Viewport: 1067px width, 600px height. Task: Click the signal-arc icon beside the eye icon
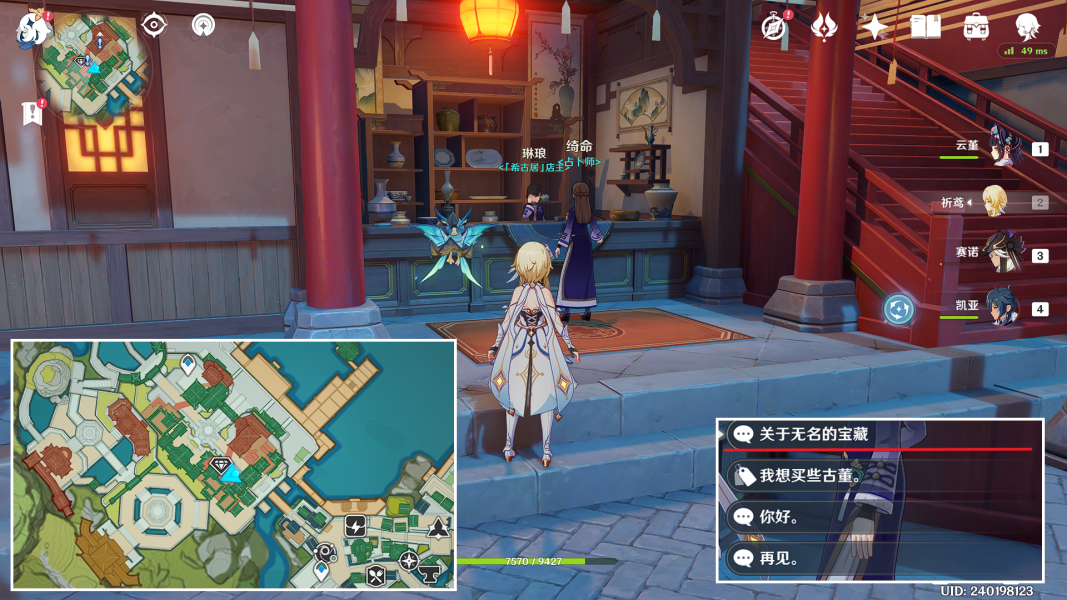(x=203, y=25)
